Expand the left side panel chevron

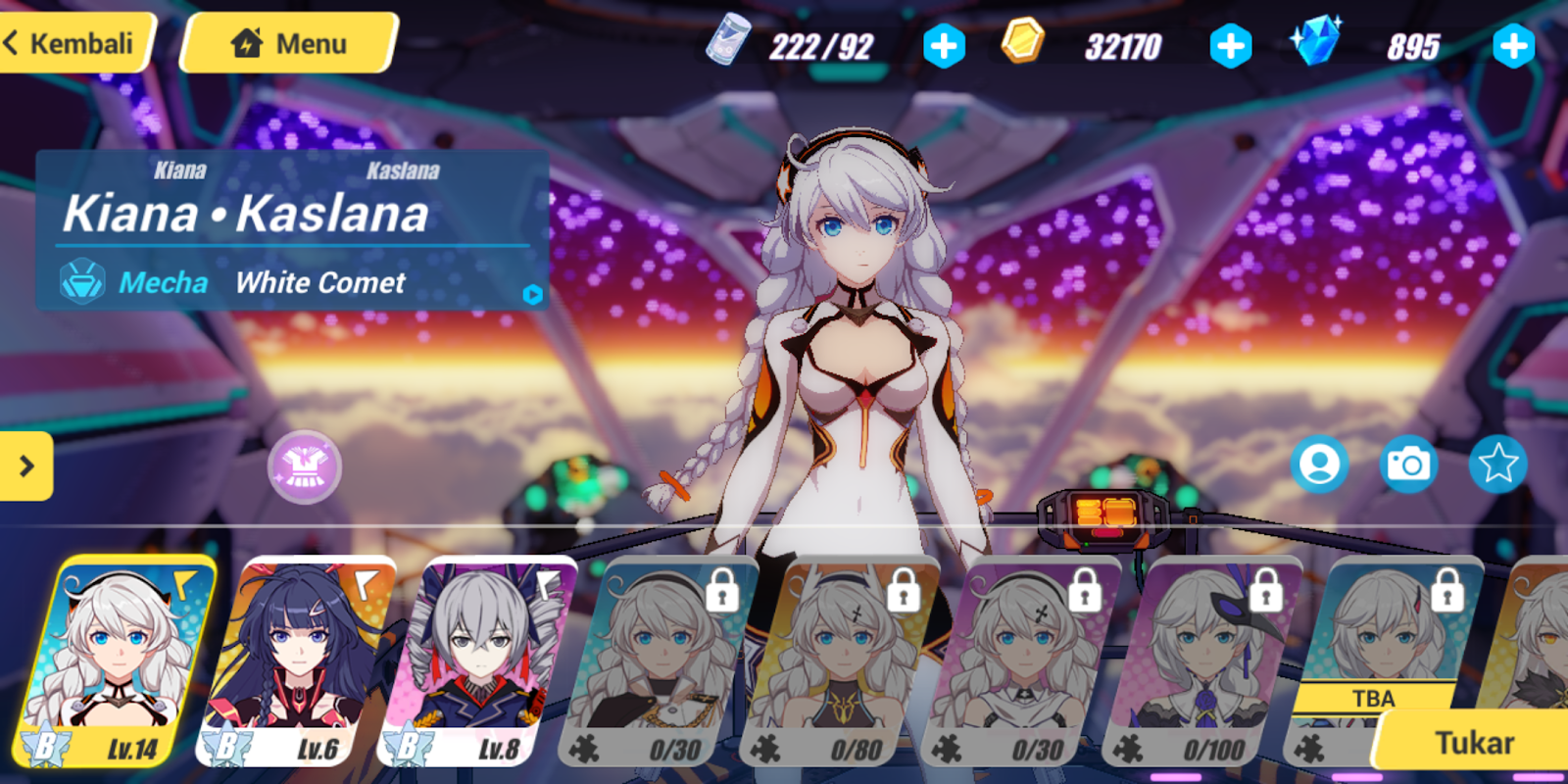pos(27,467)
